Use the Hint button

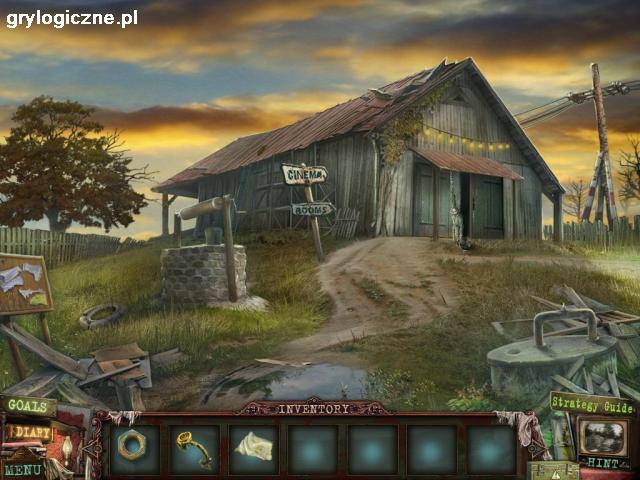[604, 462]
